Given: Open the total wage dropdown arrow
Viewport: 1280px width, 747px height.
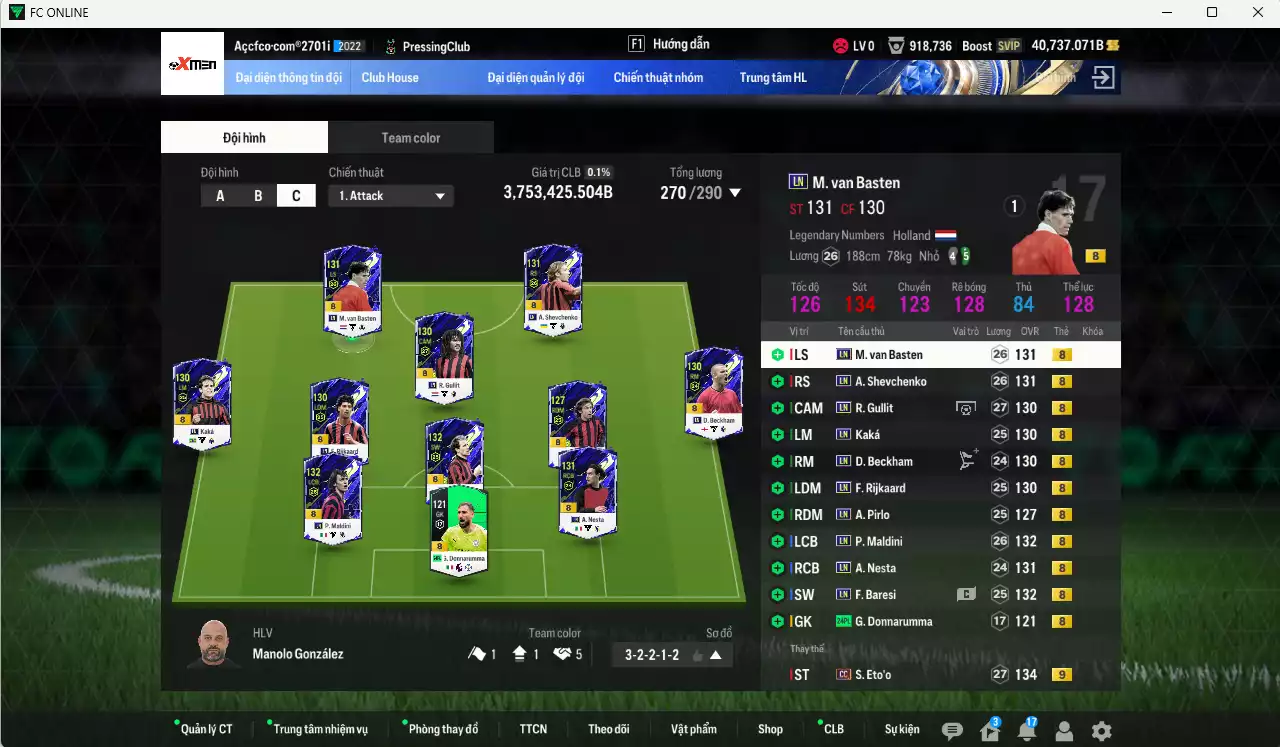Looking at the screenshot, I should (x=735, y=193).
